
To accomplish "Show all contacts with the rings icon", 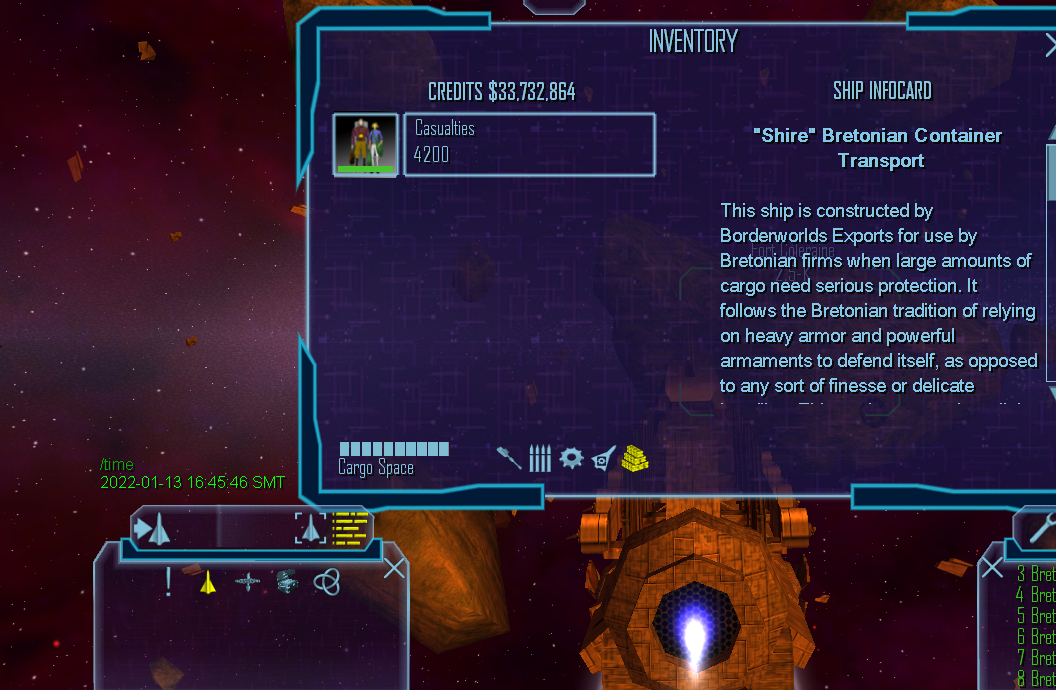I will click(326, 581).
